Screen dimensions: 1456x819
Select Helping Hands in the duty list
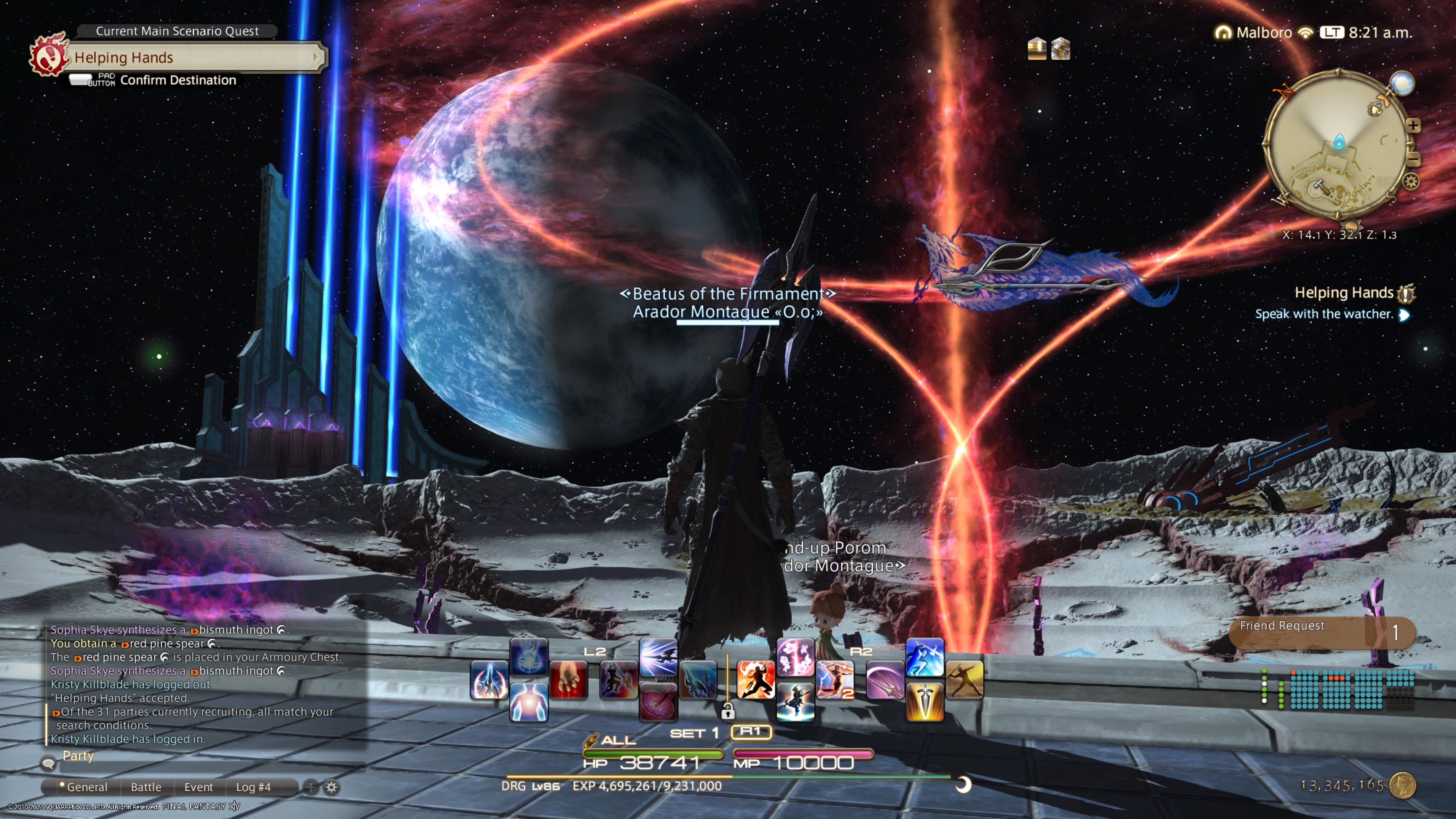[1343, 293]
